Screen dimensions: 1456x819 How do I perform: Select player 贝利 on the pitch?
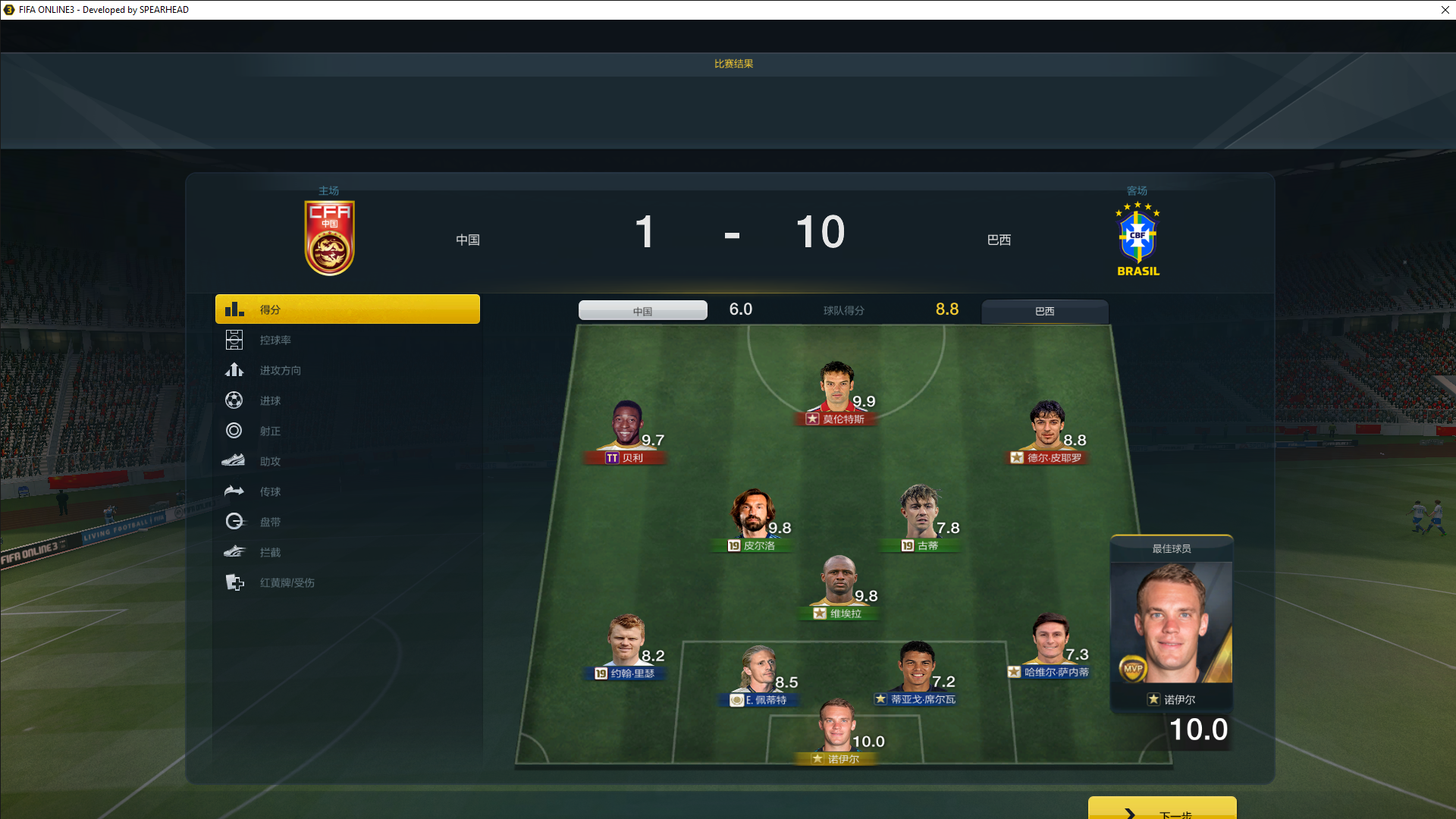(626, 429)
